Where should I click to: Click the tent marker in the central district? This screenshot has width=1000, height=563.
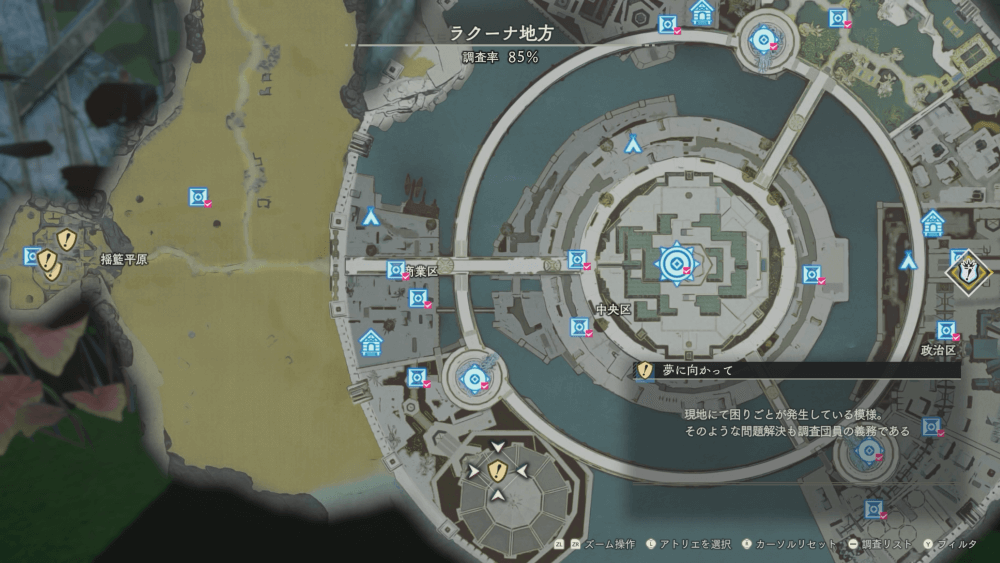(x=633, y=145)
